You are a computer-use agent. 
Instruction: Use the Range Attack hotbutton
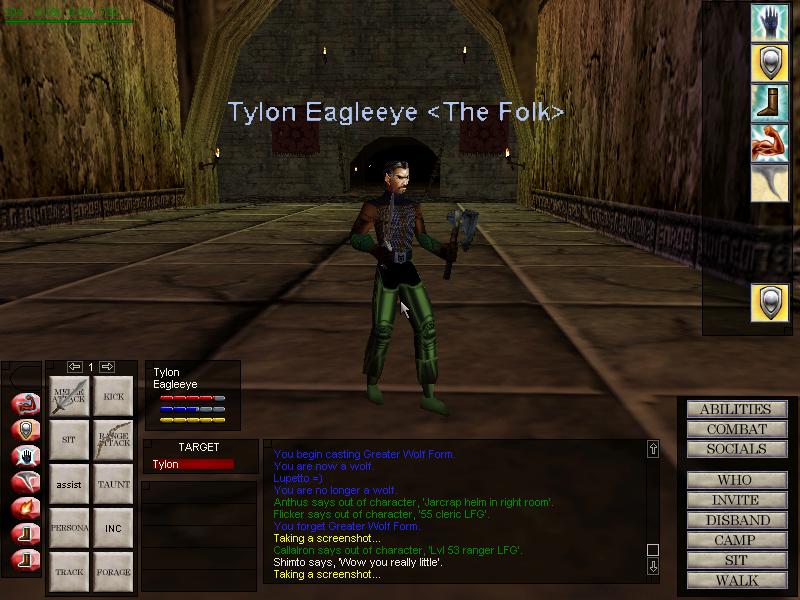click(x=113, y=440)
